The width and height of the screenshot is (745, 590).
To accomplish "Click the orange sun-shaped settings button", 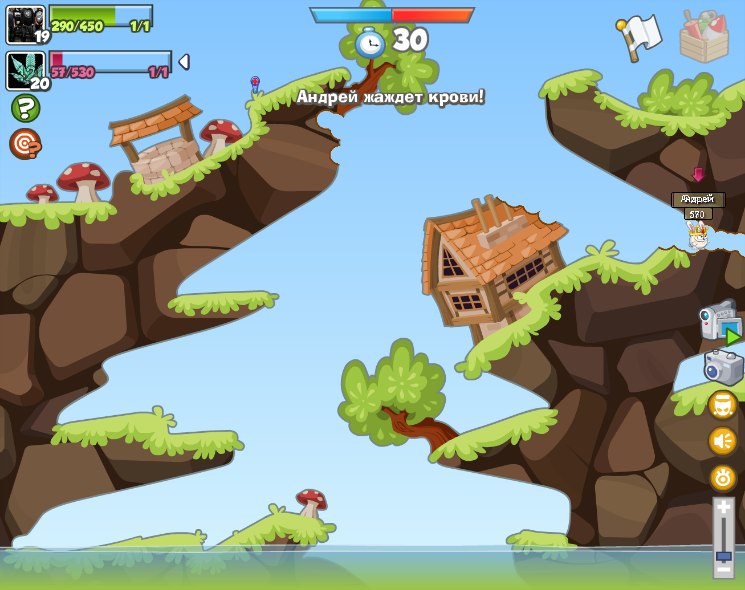I will 723,477.
